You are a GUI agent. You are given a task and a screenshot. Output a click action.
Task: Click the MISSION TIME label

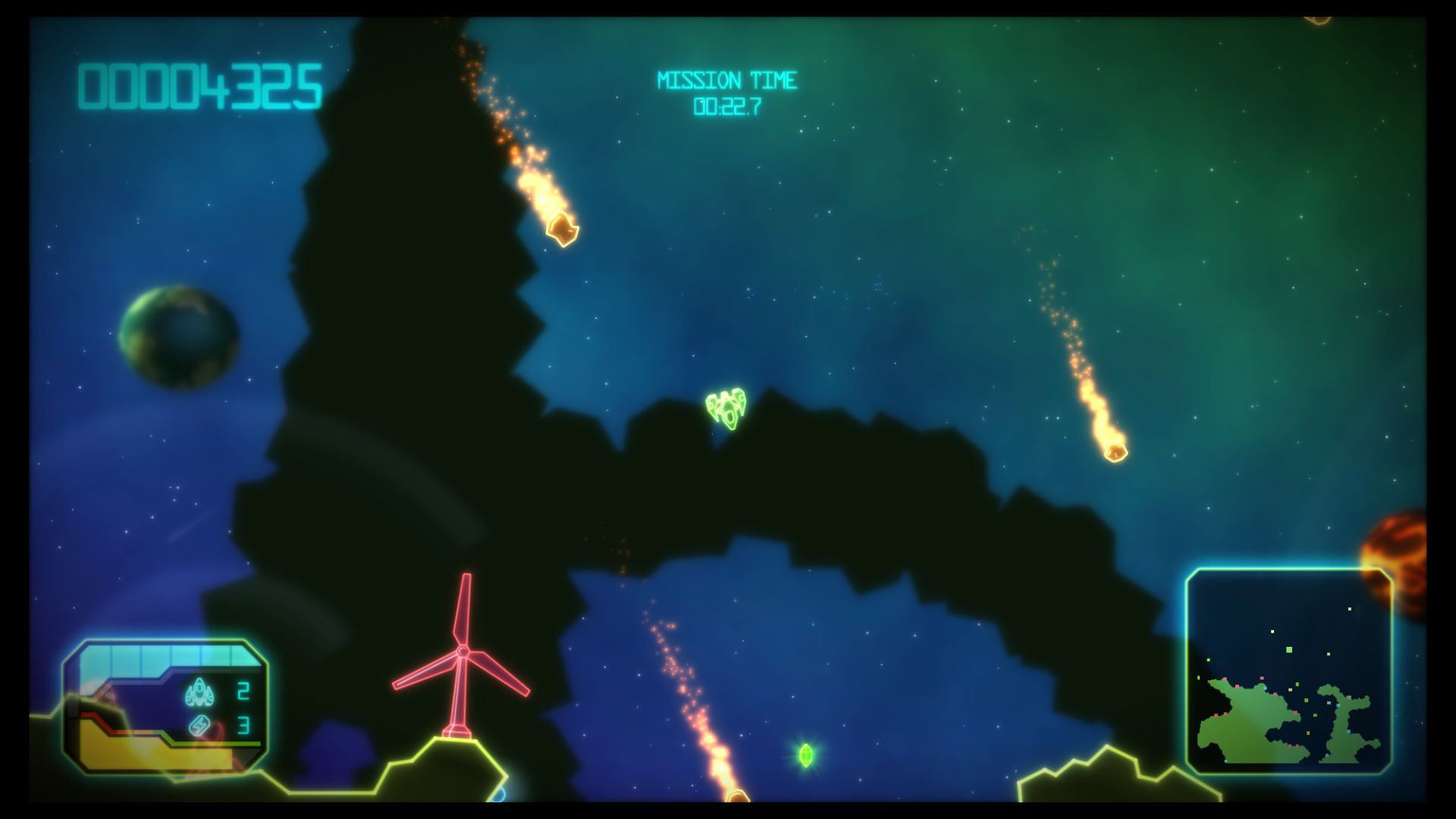726,78
